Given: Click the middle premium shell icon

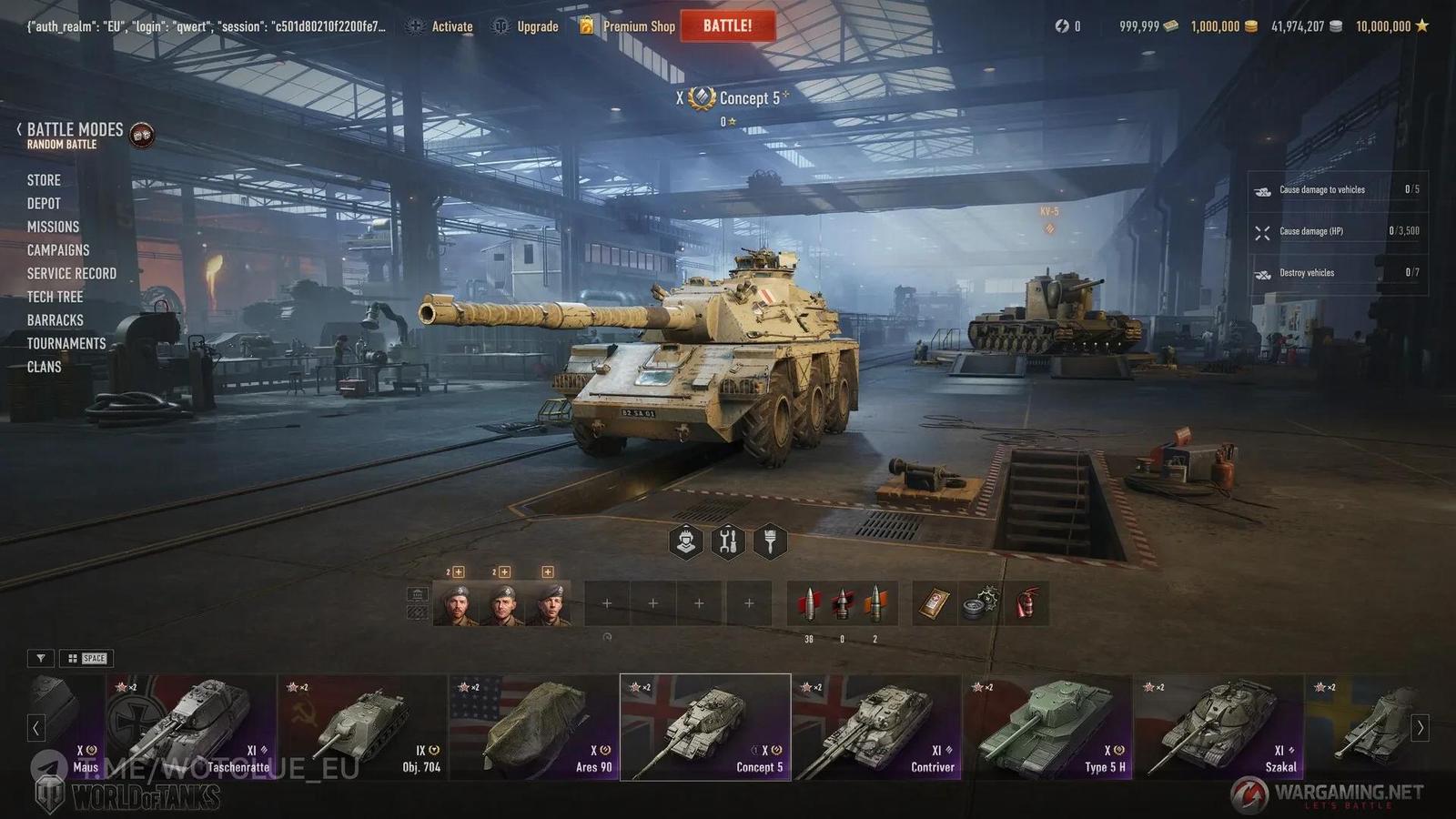Looking at the screenshot, I should pos(842,603).
